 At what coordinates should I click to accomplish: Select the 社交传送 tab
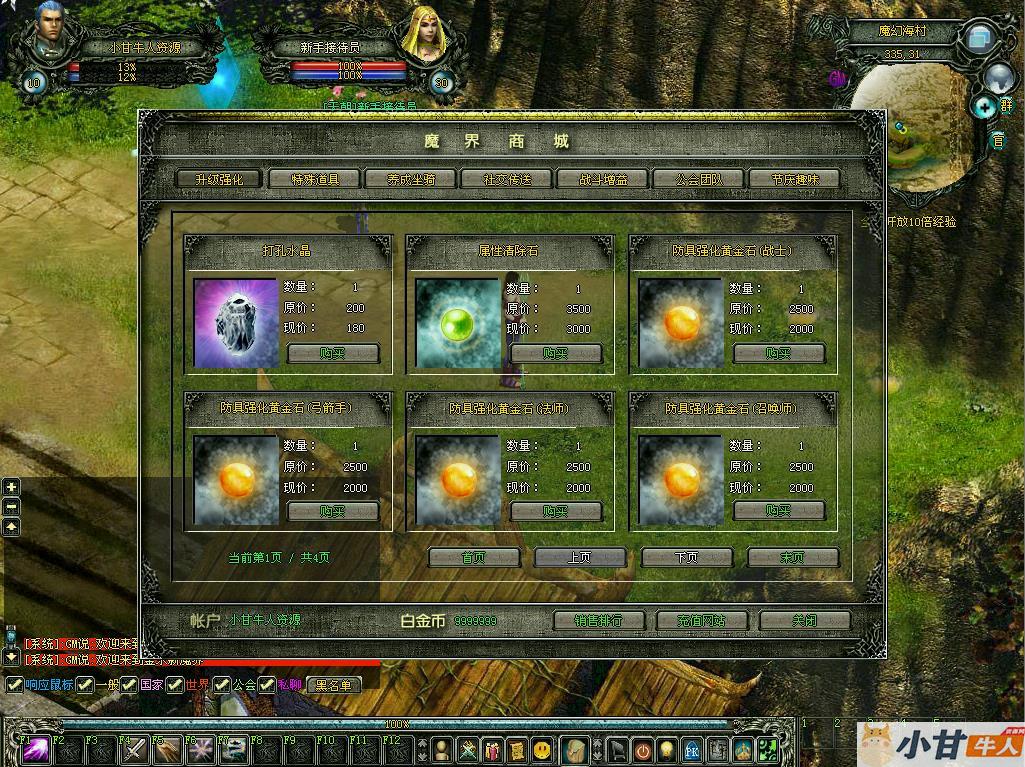pyautogui.click(x=507, y=180)
